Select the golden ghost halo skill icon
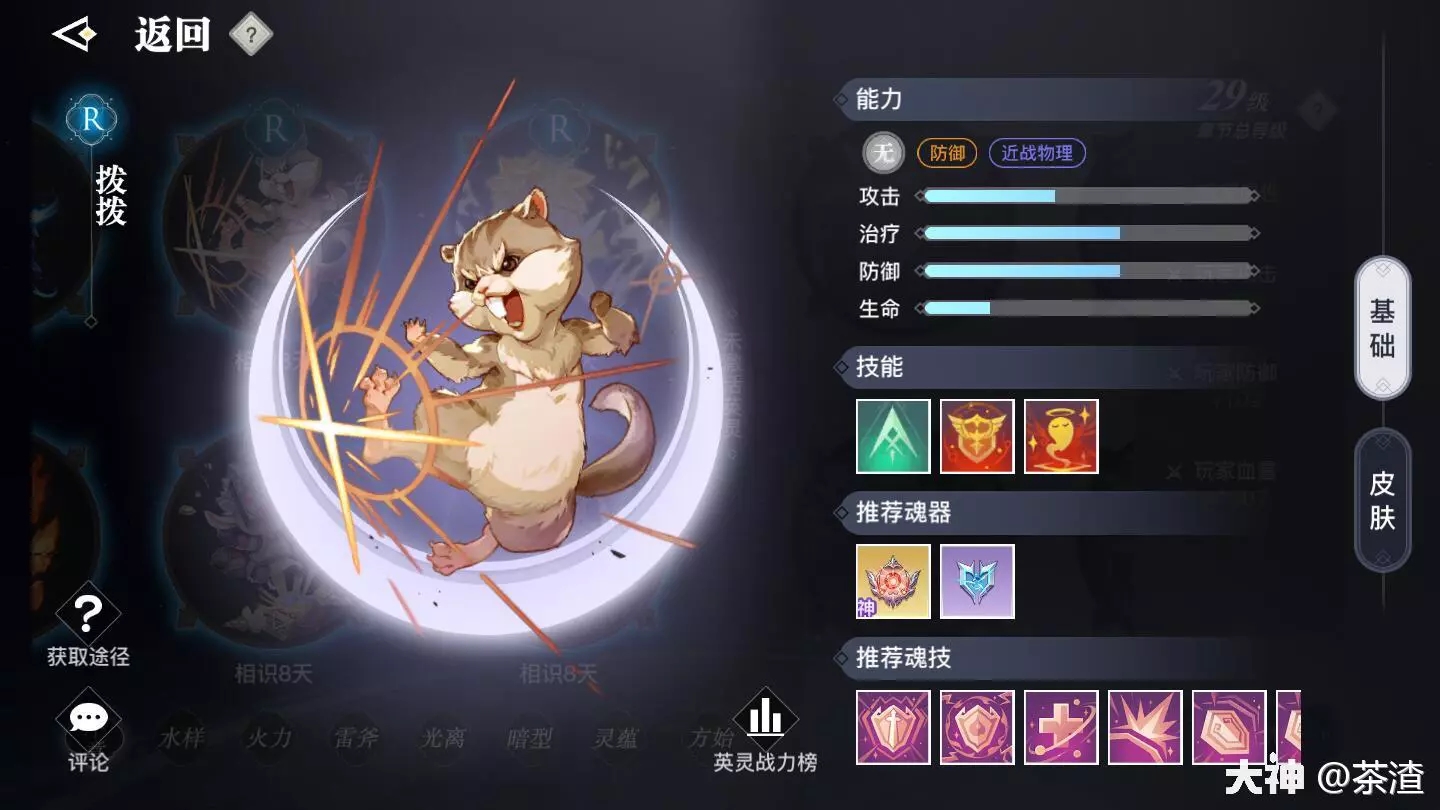 tap(1061, 436)
